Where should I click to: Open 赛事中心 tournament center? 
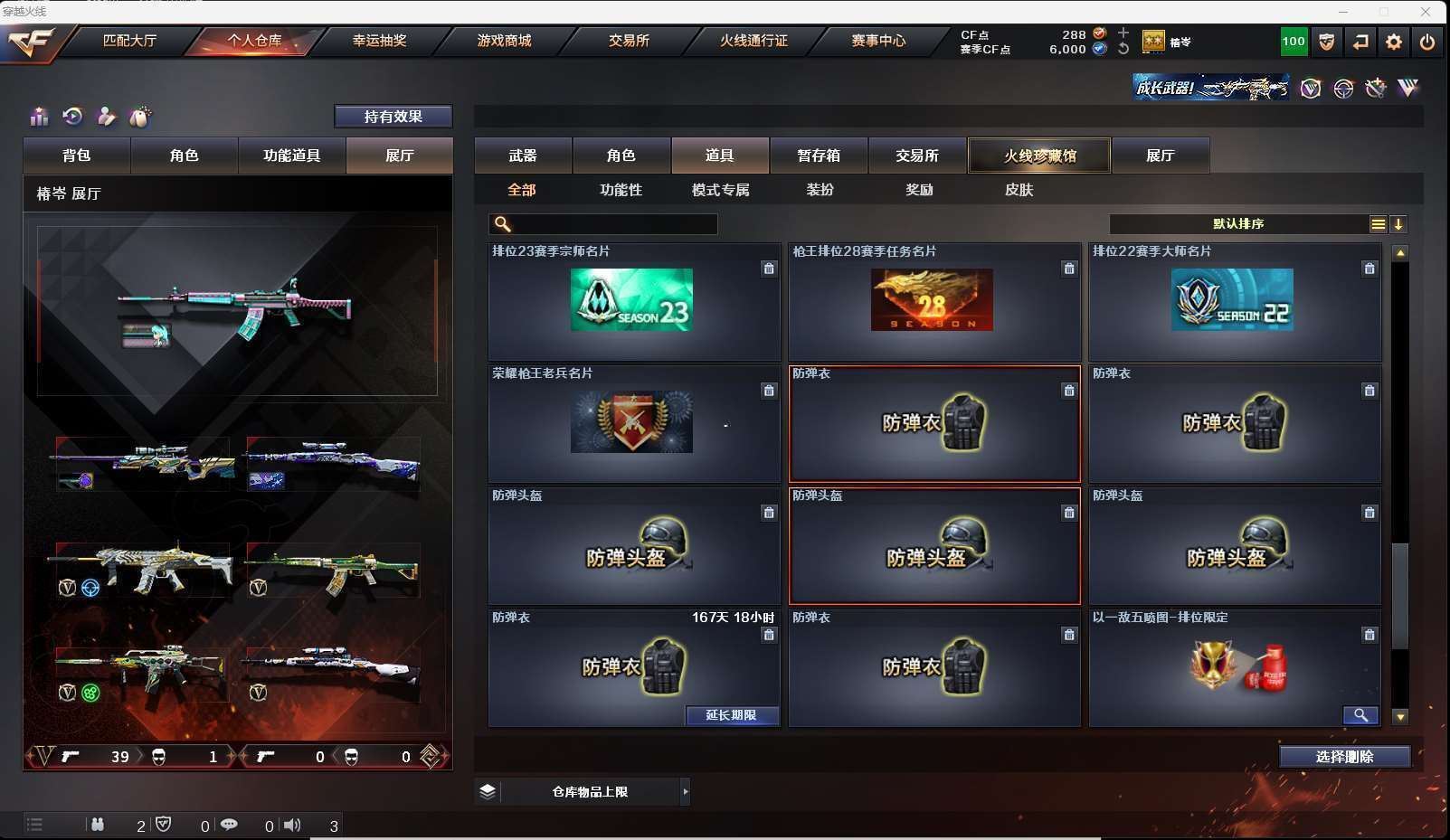tap(877, 41)
